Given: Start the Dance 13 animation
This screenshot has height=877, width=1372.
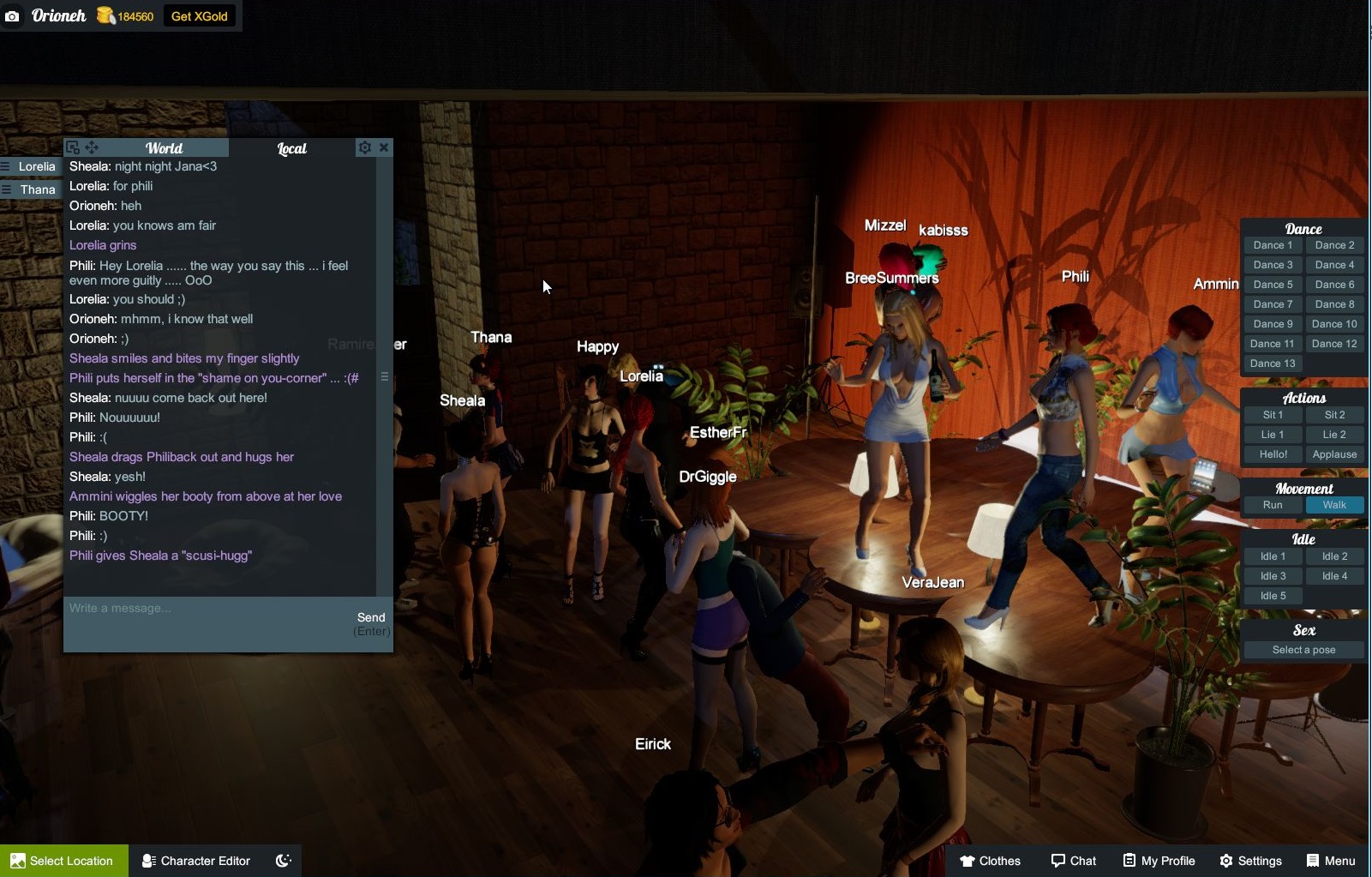Looking at the screenshot, I should click(x=1273, y=363).
